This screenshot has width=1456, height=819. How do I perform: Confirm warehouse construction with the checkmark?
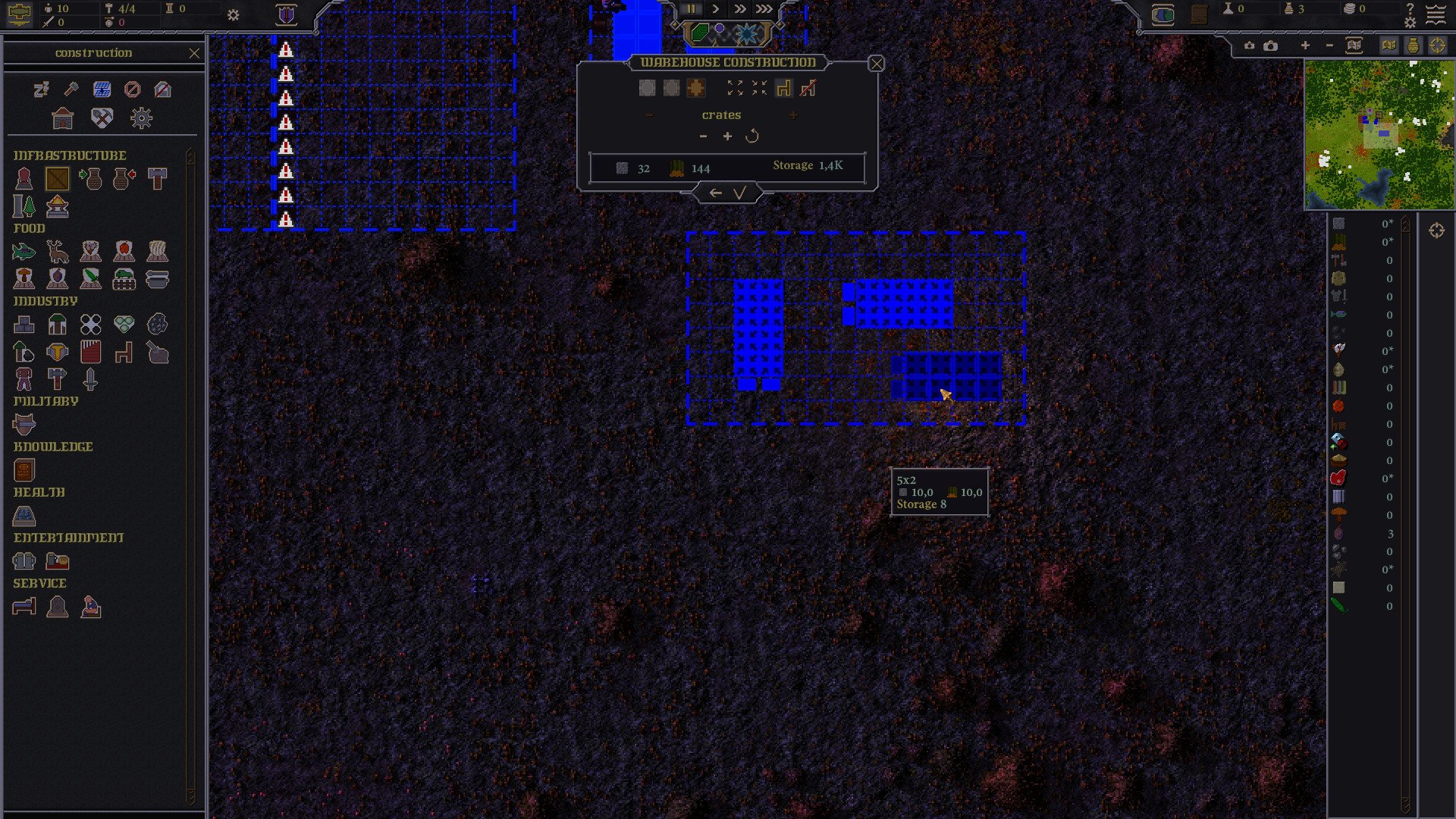[740, 193]
